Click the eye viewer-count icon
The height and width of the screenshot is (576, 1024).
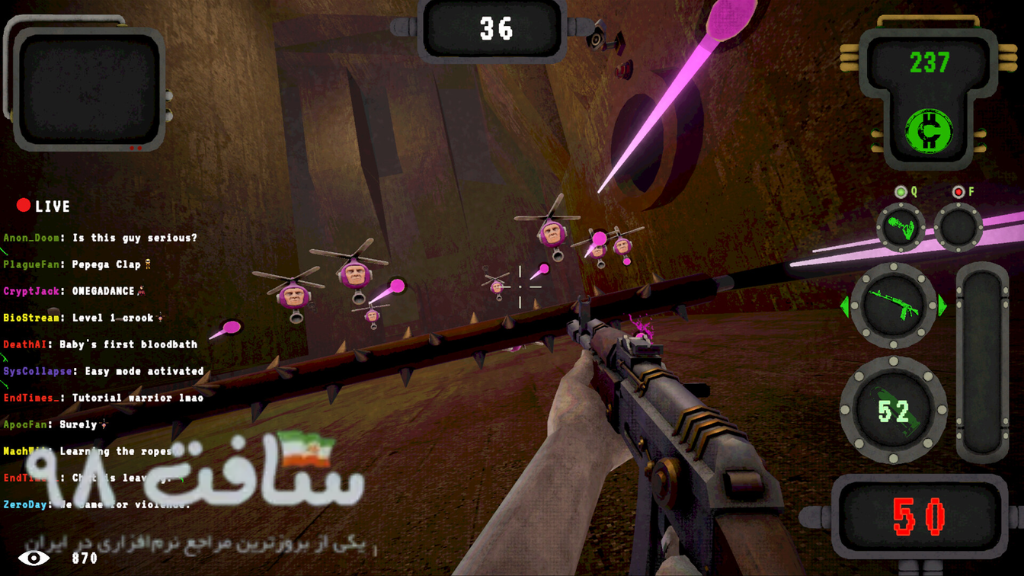(x=34, y=558)
